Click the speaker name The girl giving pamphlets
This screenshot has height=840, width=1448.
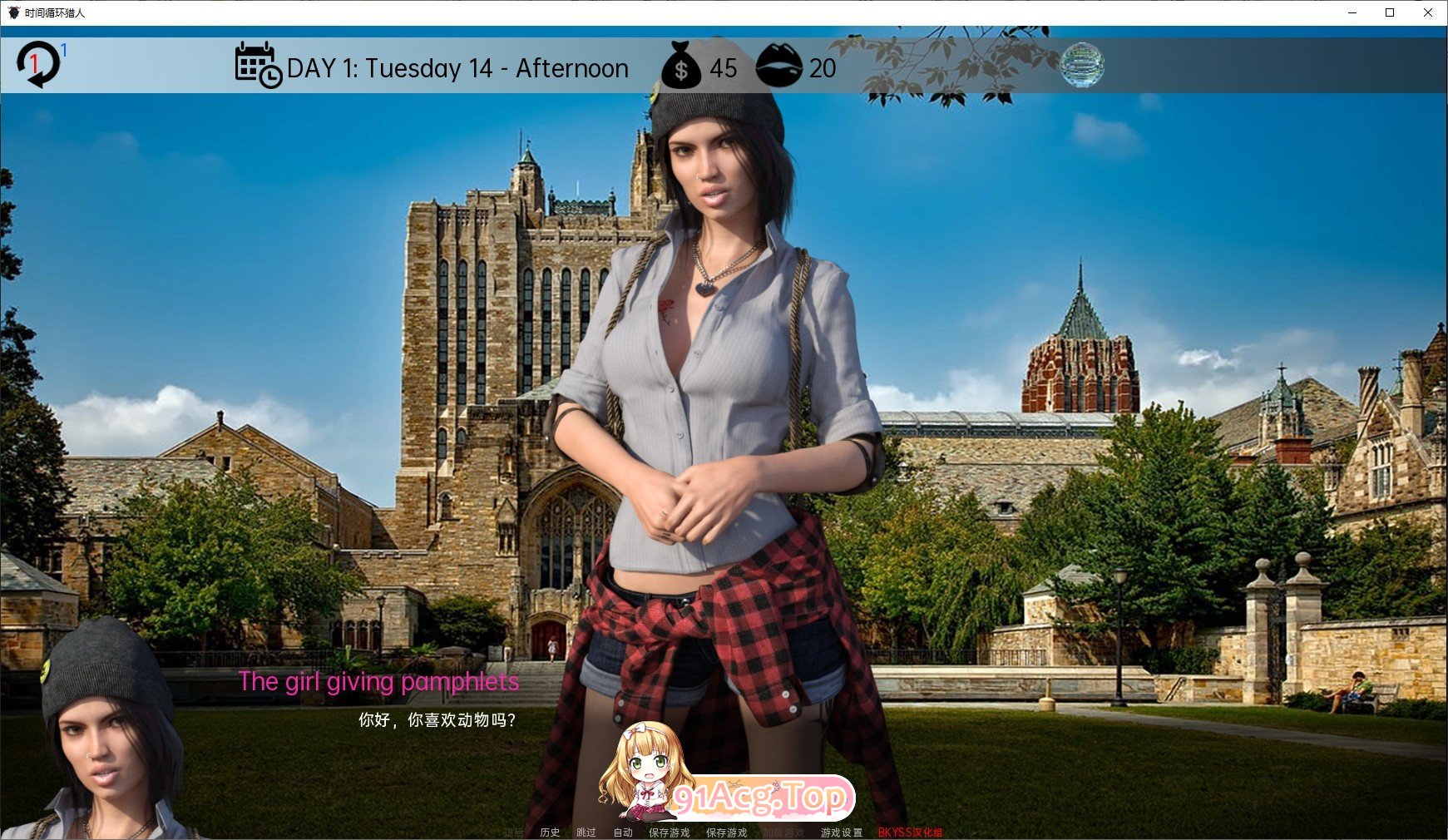pos(377,681)
